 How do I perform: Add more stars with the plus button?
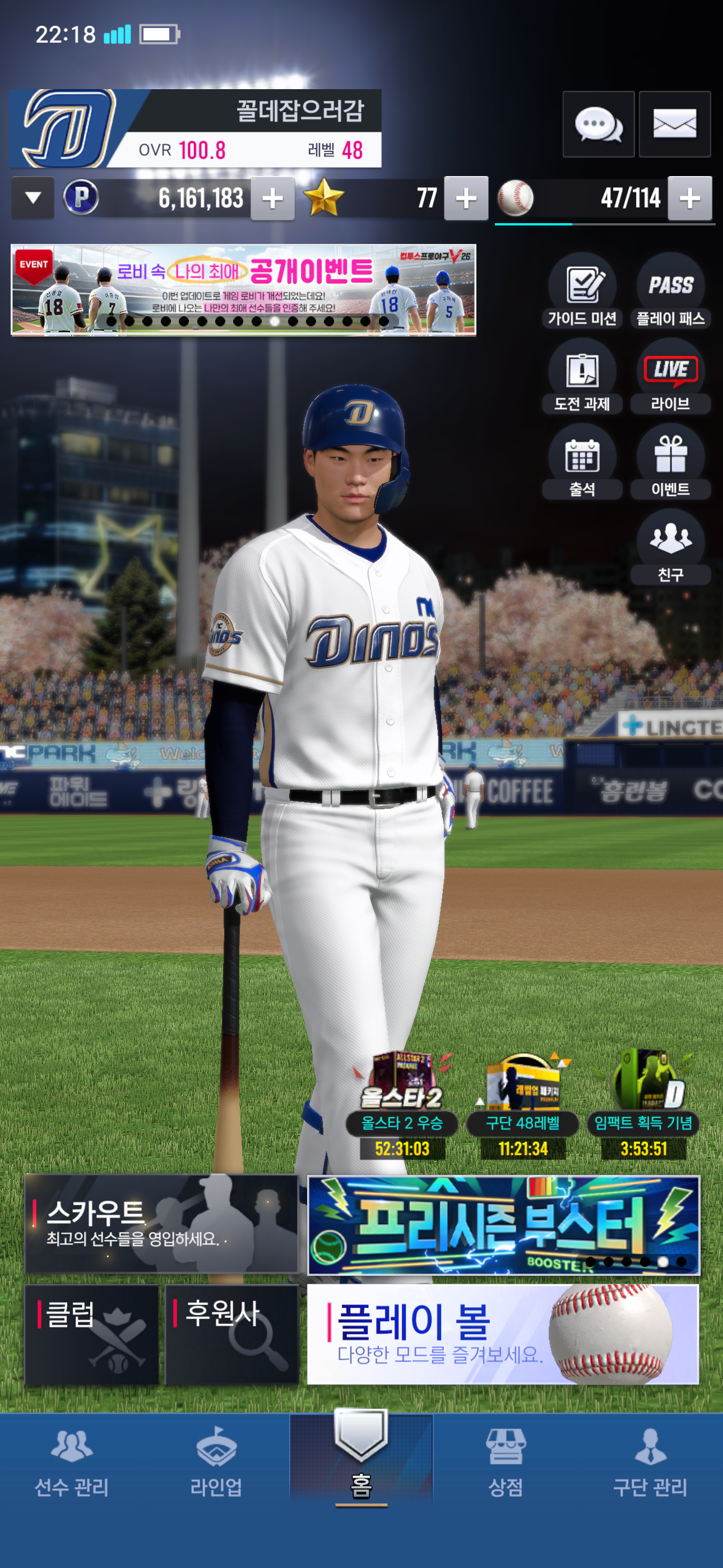[x=466, y=199]
